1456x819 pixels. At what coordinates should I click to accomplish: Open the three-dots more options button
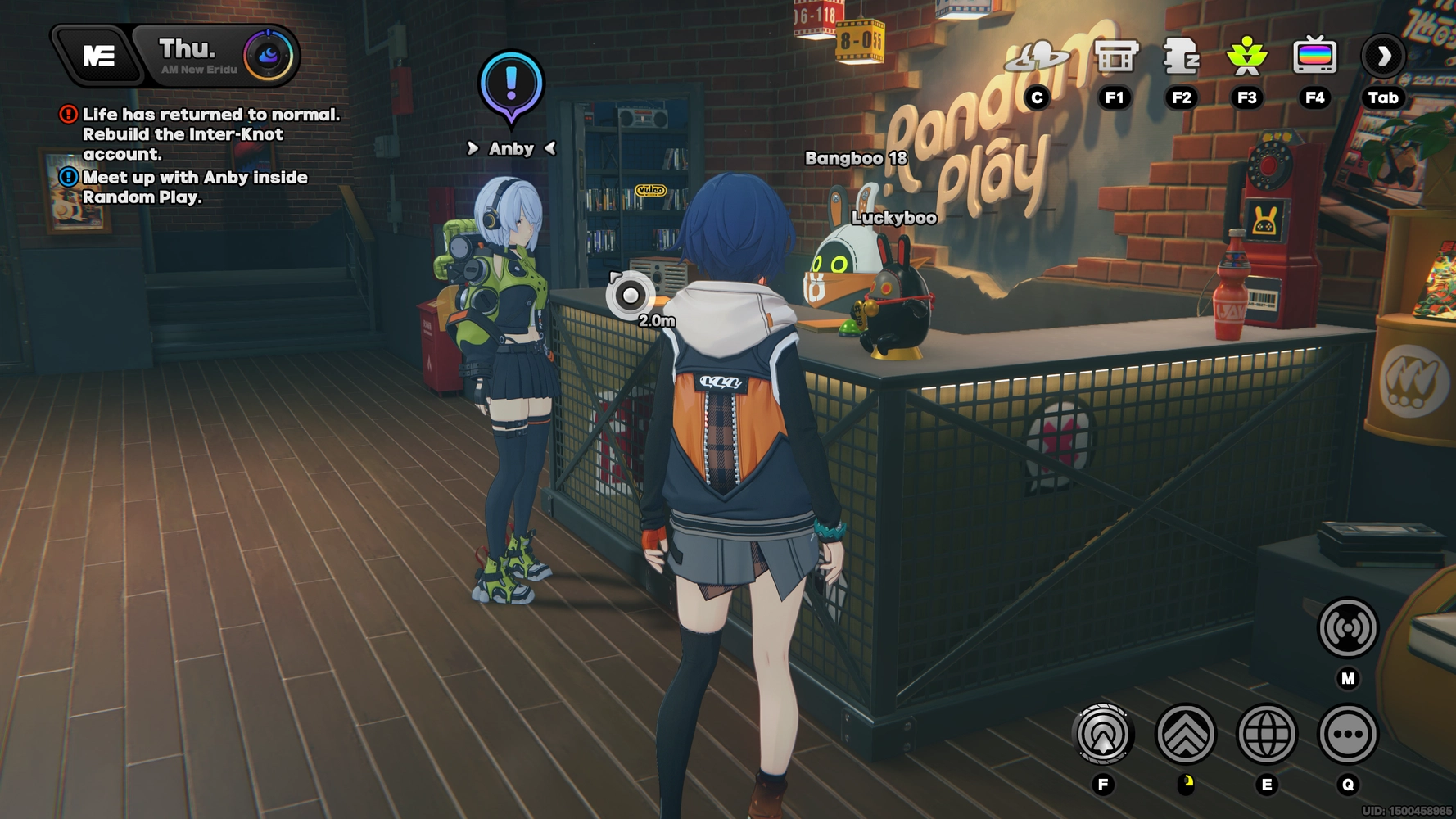tap(1347, 734)
